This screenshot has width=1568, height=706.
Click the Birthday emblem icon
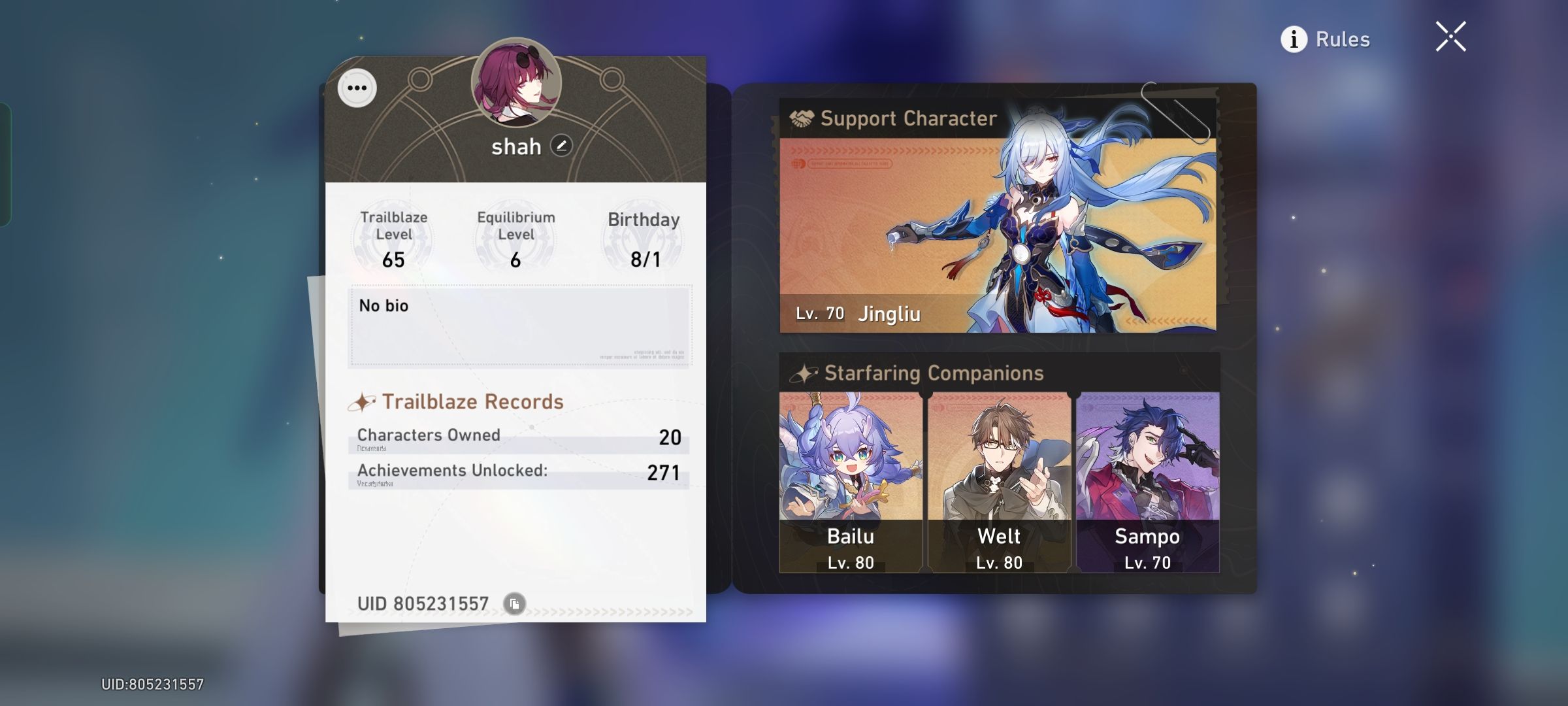(638, 239)
